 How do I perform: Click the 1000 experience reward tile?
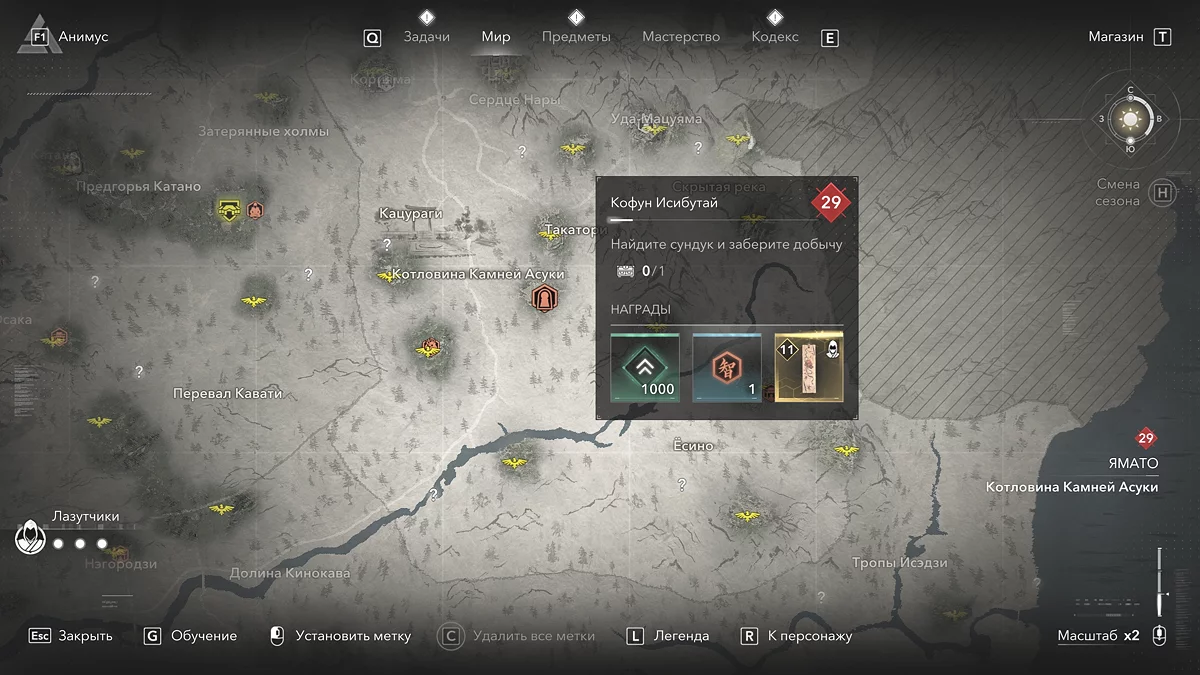point(645,368)
